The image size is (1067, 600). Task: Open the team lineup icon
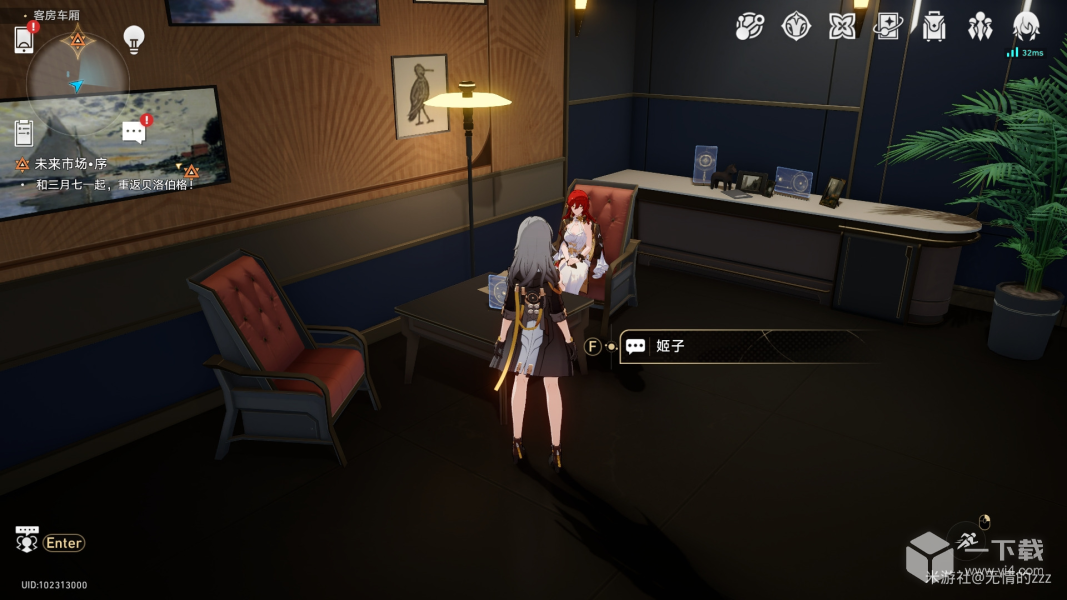[980, 27]
